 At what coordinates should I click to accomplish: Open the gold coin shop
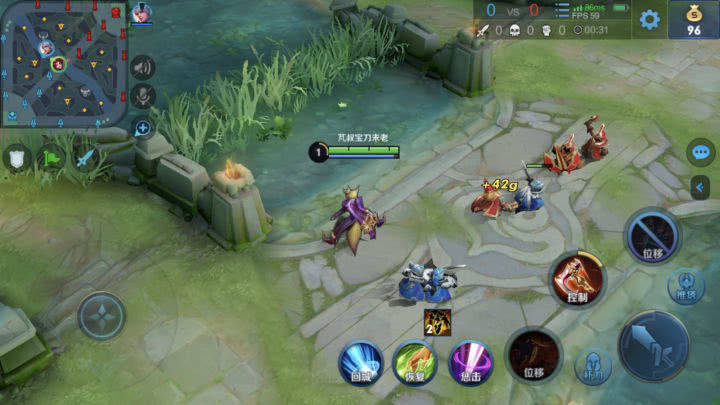coord(693,19)
